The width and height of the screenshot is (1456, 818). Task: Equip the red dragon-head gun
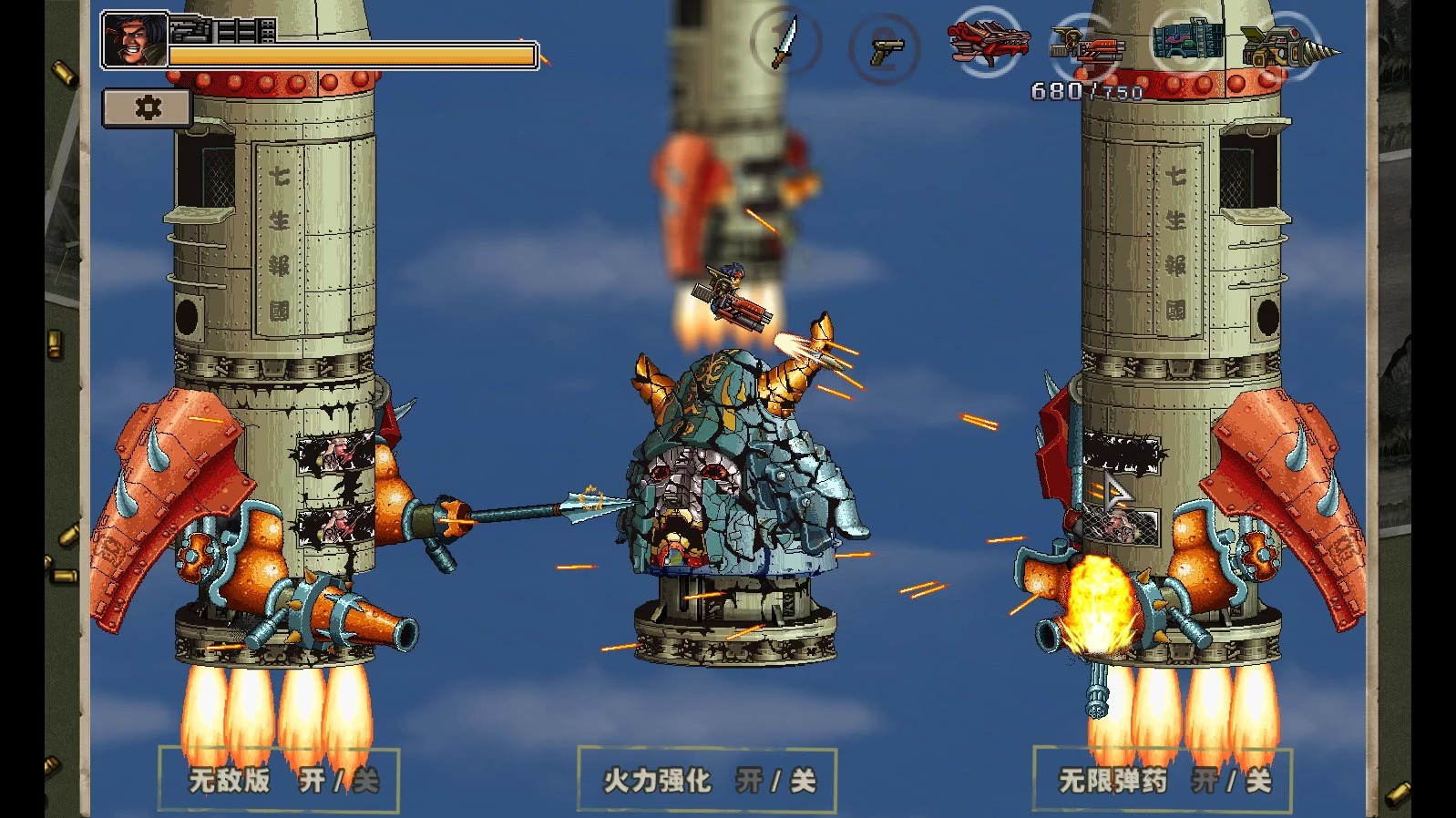988,43
